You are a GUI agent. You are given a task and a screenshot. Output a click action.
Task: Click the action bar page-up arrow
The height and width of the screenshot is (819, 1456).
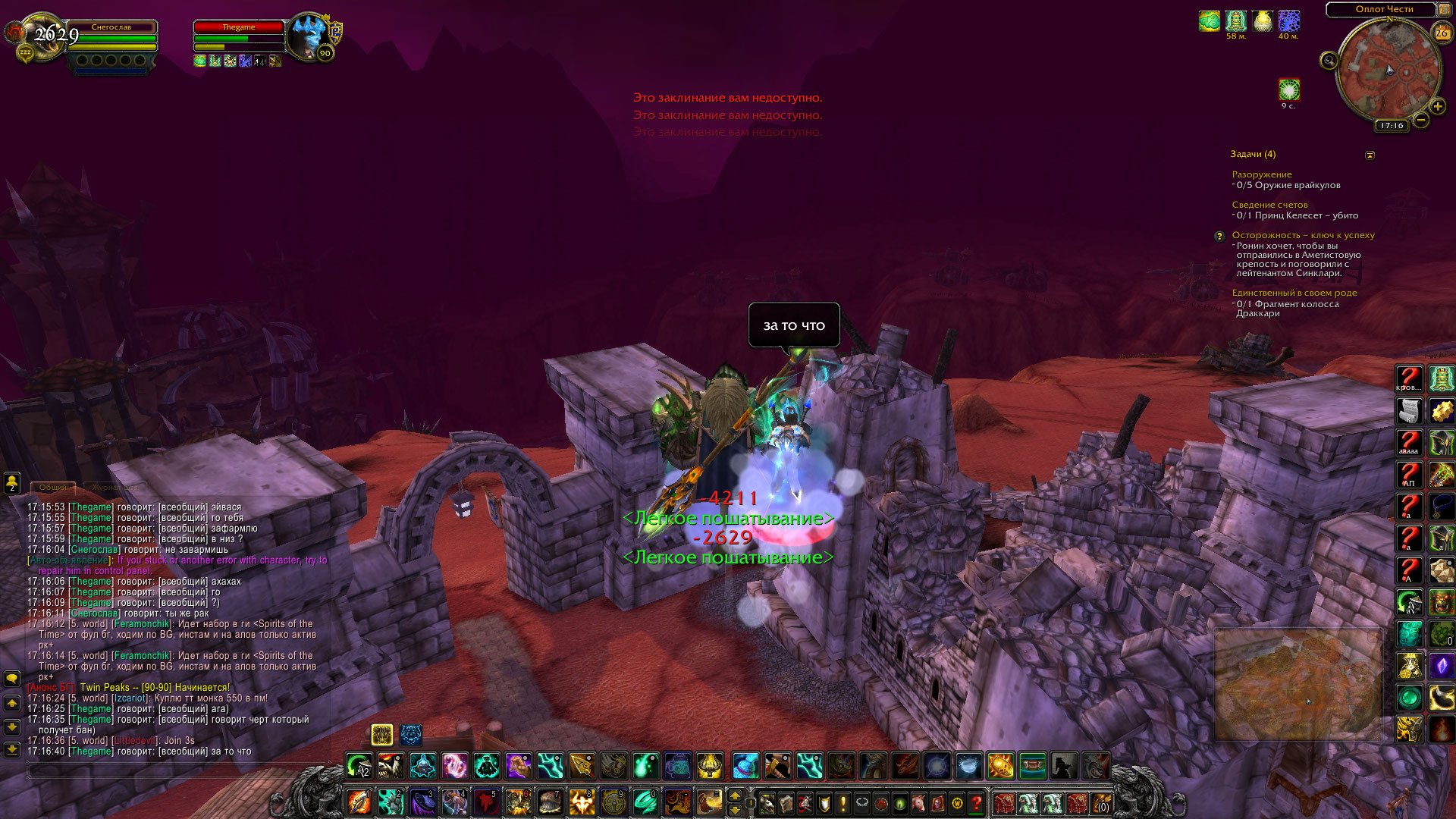tap(734, 795)
